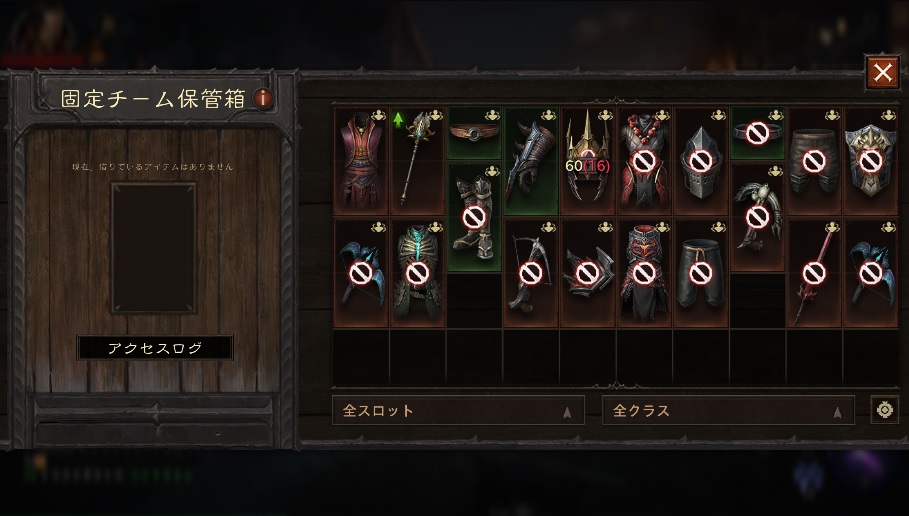Open the 全スロット slot filter dropdown
909x516 pixels.
point(458,410)
